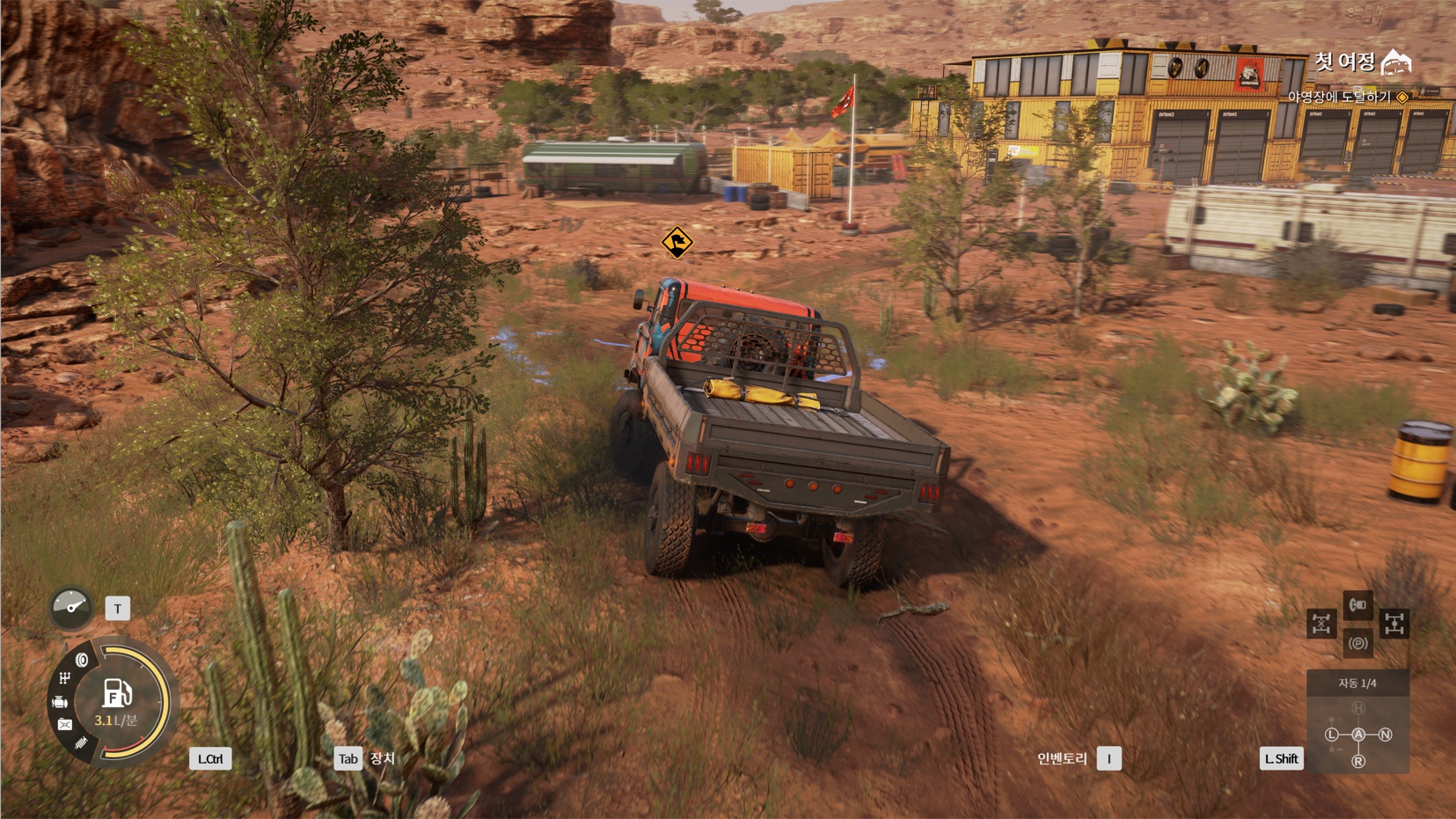1456x819 pixels.
Task: Choose Auto gear (A) on gearbox
Action: [x=1358, y=735]
